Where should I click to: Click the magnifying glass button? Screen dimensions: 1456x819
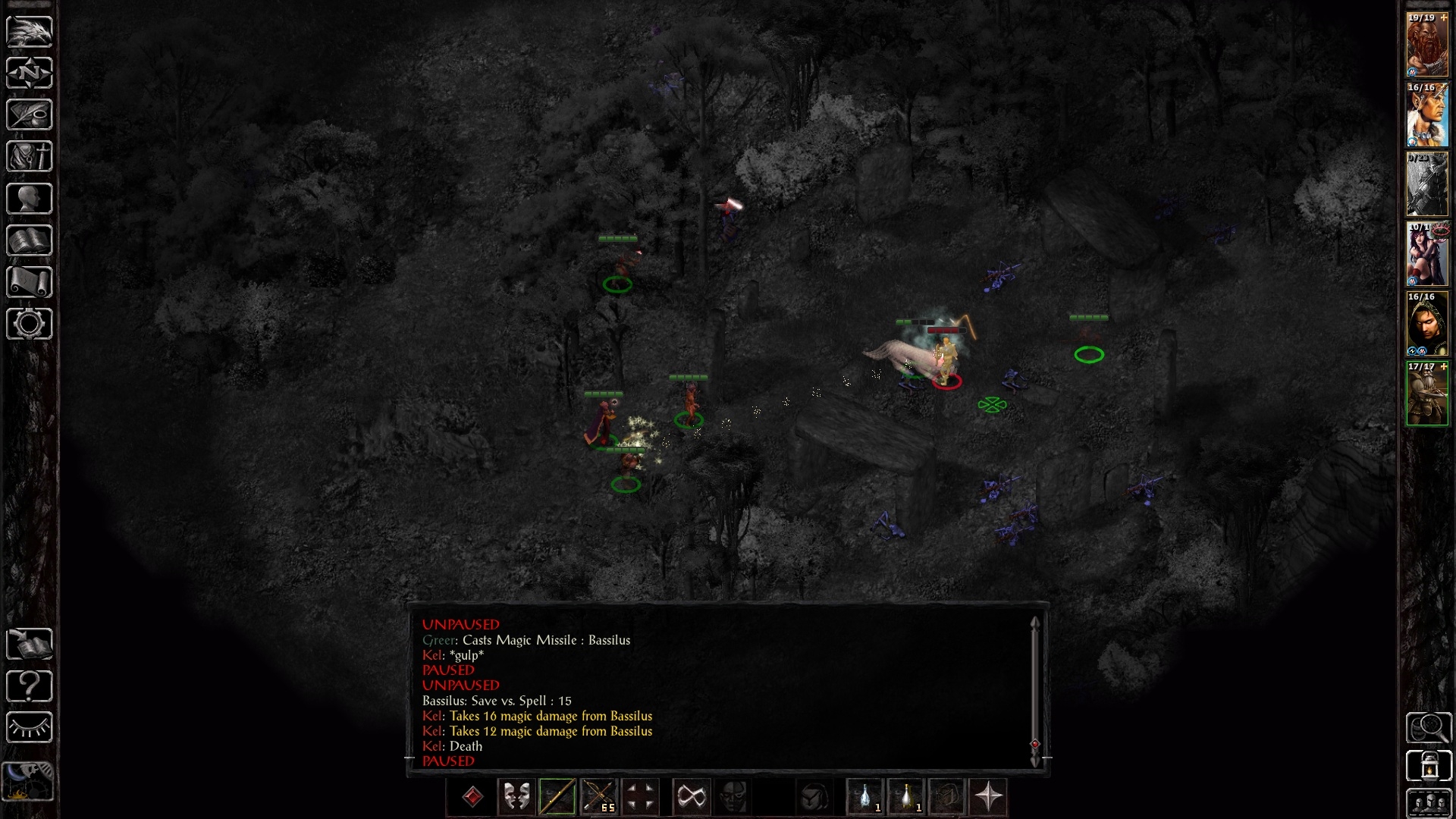pyautogui.click(x=1429, y=728)
